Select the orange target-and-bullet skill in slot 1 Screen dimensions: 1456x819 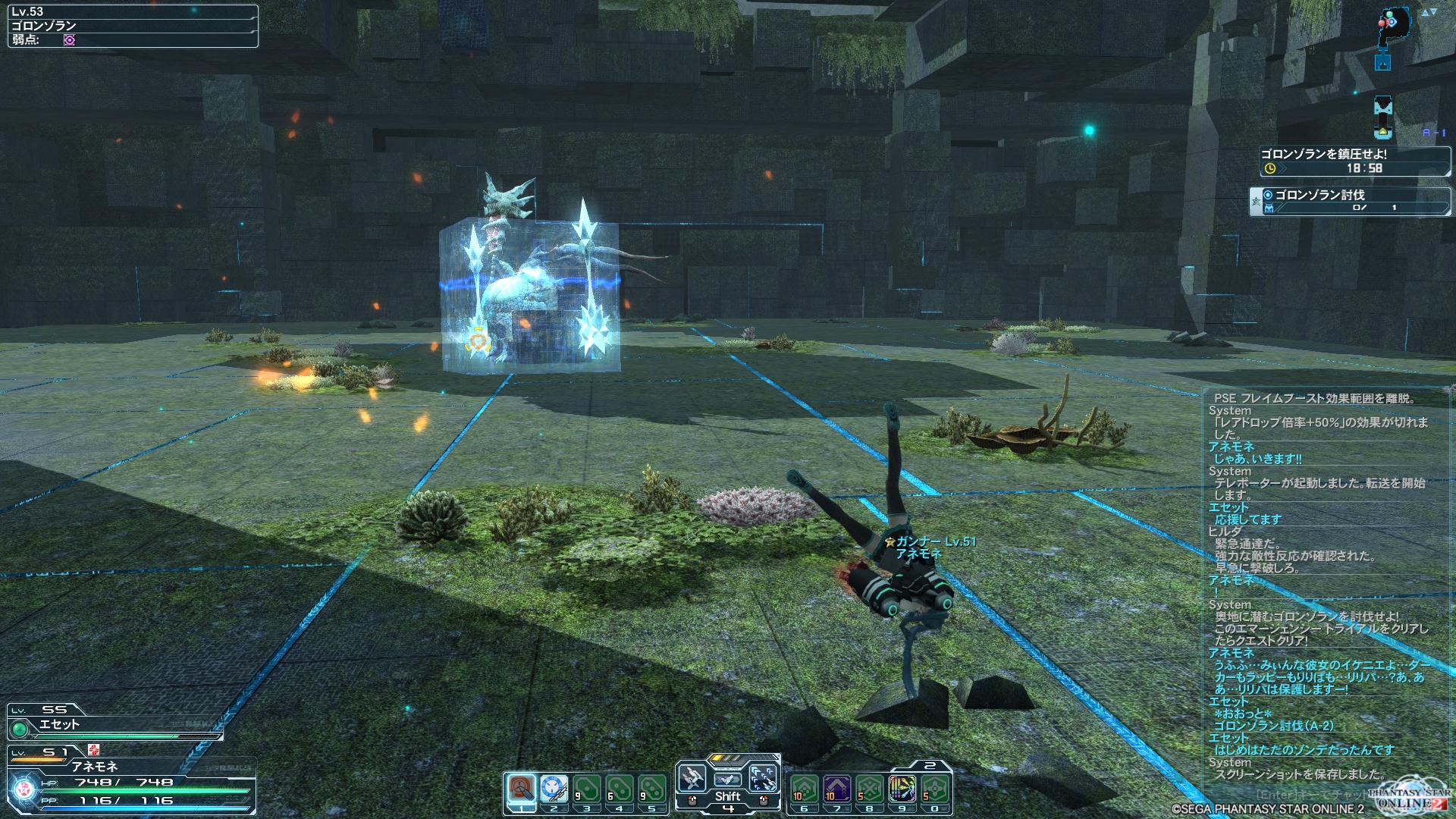[x=521, y=789]
